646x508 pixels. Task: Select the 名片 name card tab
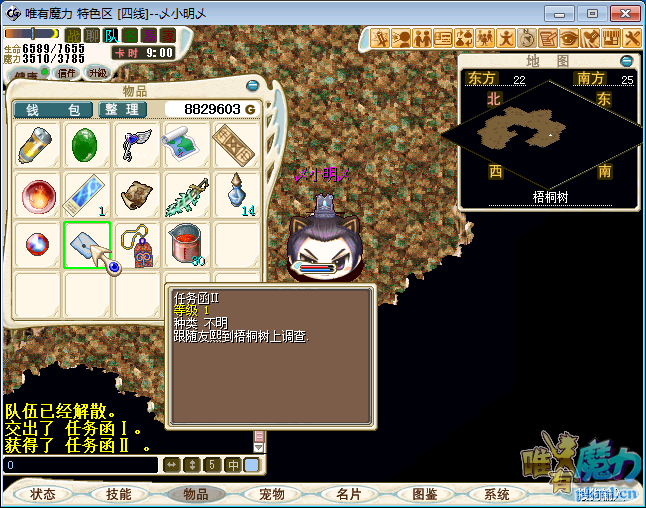tap(348, 494)
